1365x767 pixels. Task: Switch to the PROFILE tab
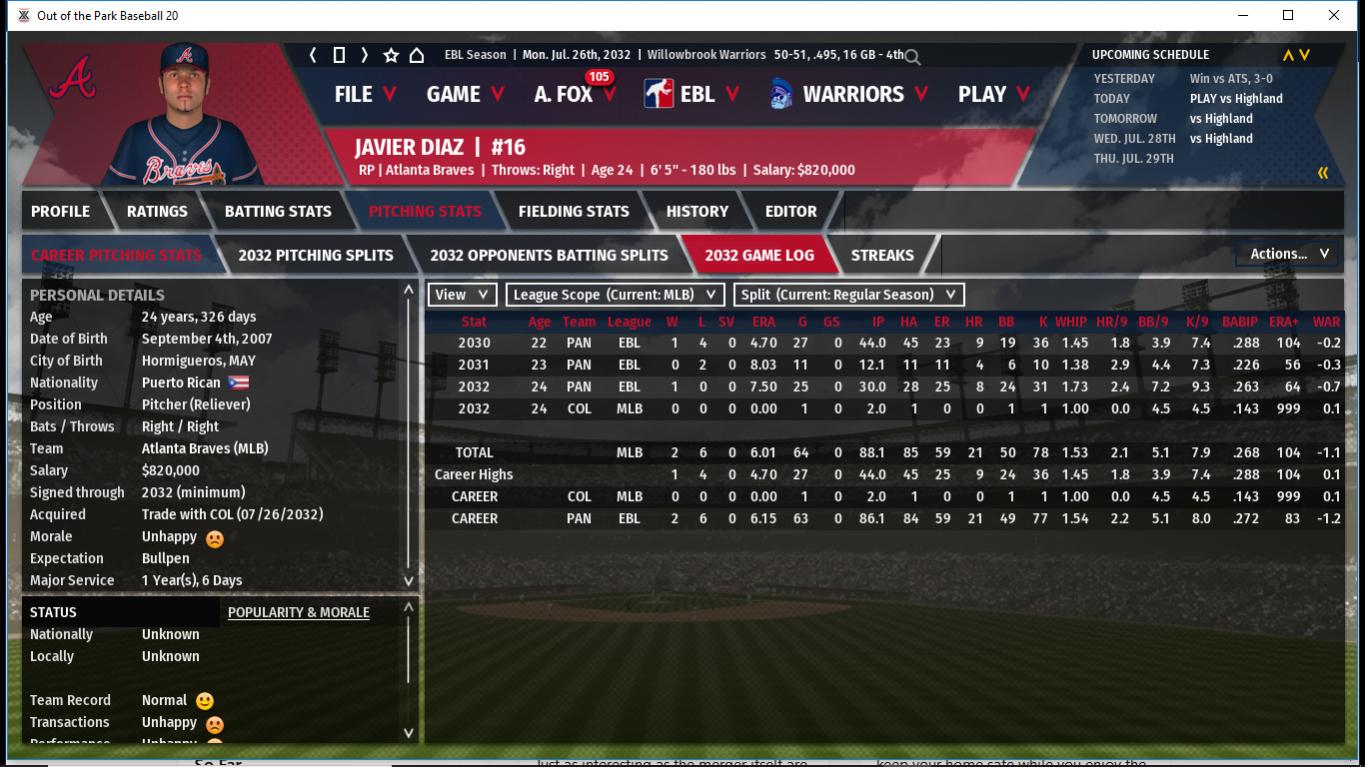coord(60,211)
